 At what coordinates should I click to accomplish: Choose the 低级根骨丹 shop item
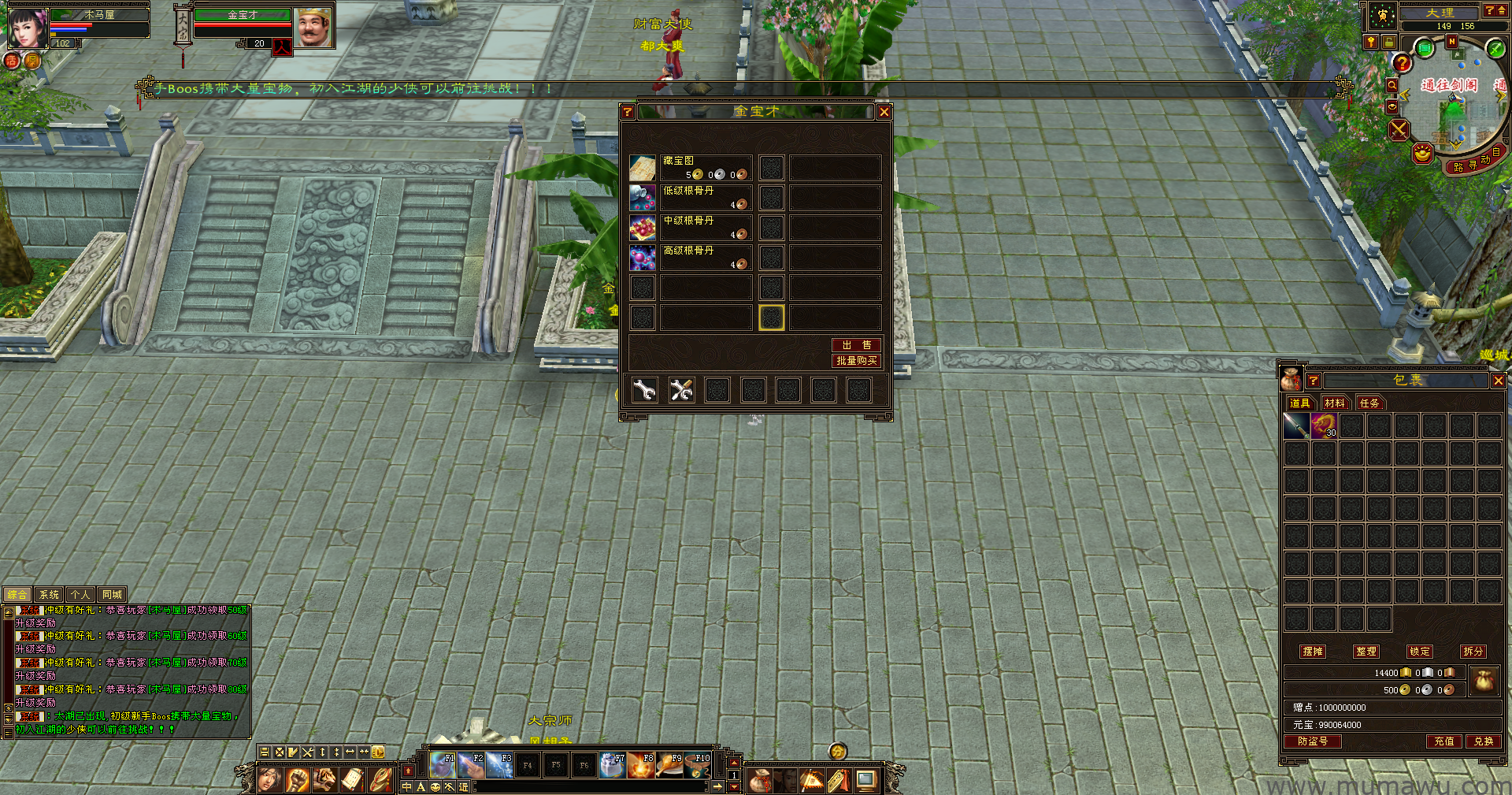pyautogui.click(x=643, y=198)
